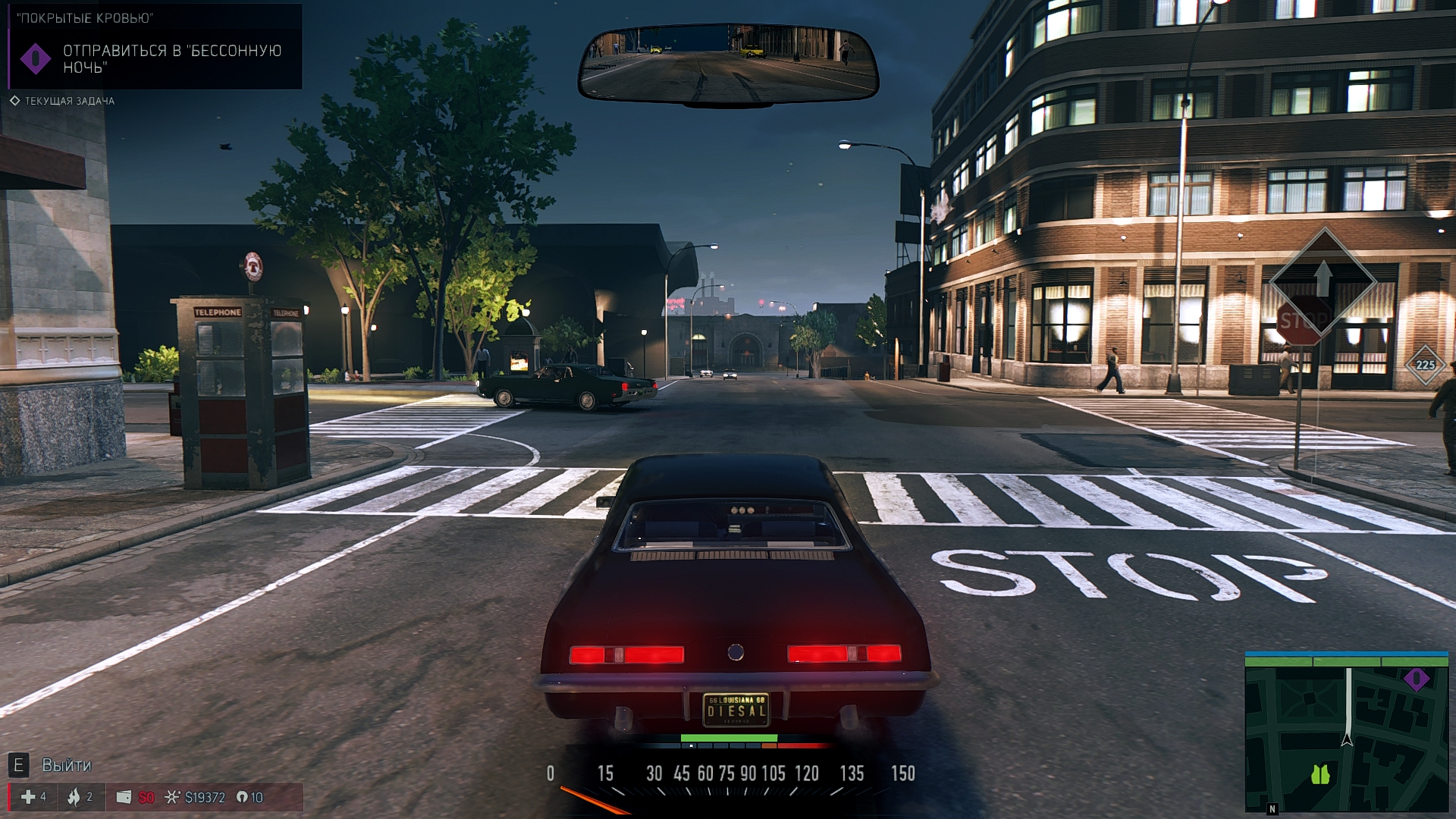Click the straight-ahead navigation arrow sign
Viewport: 1456px width, 819px height.
(1323, 279)
